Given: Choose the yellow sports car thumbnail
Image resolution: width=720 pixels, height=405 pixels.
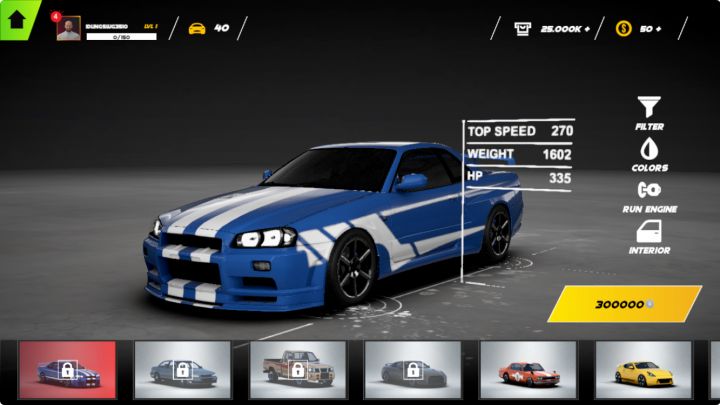Looking at the screenshot, I should coord(643,370).
